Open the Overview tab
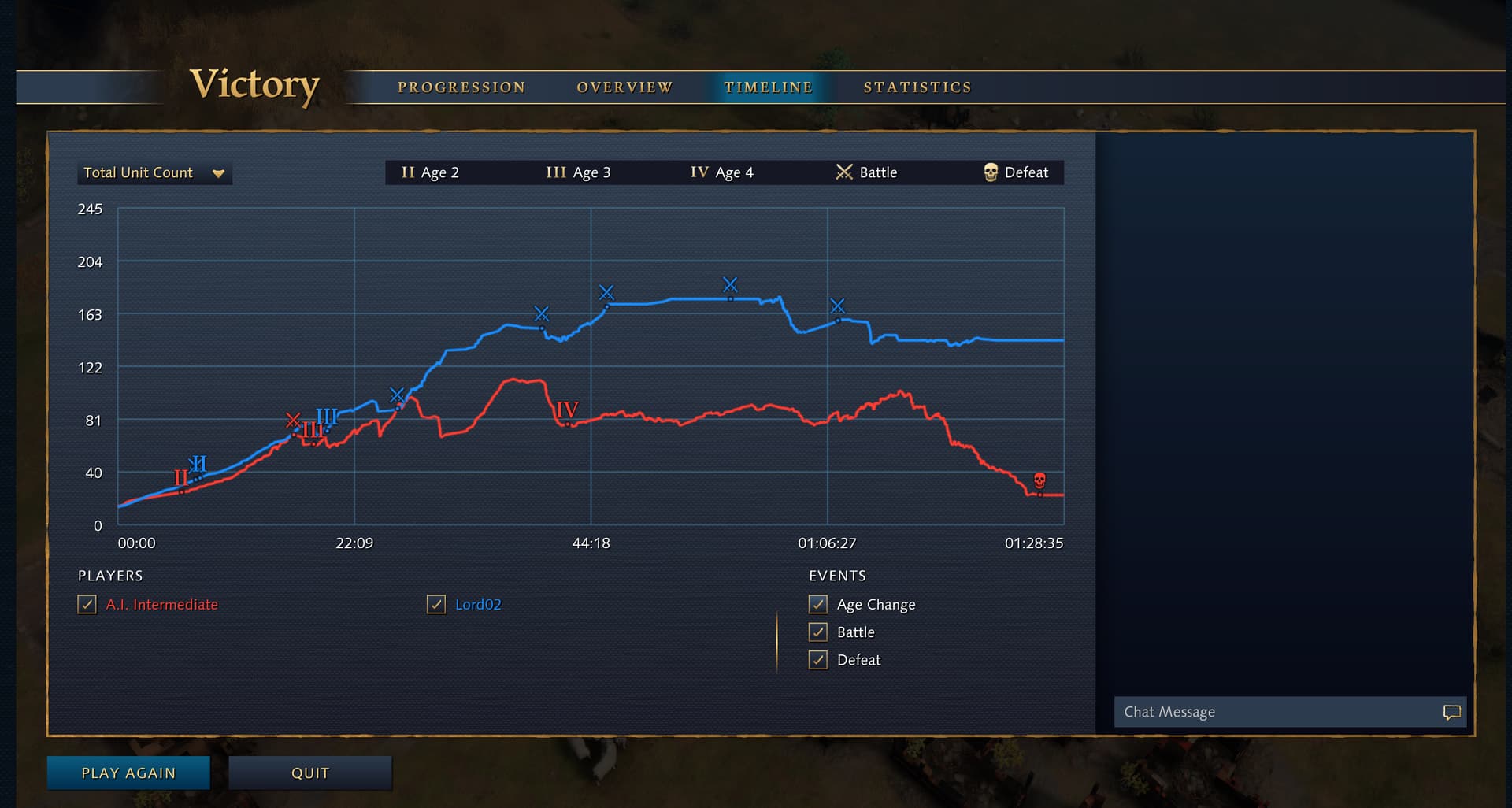This screenshot has width=1512, height=808. coord(624,87)
